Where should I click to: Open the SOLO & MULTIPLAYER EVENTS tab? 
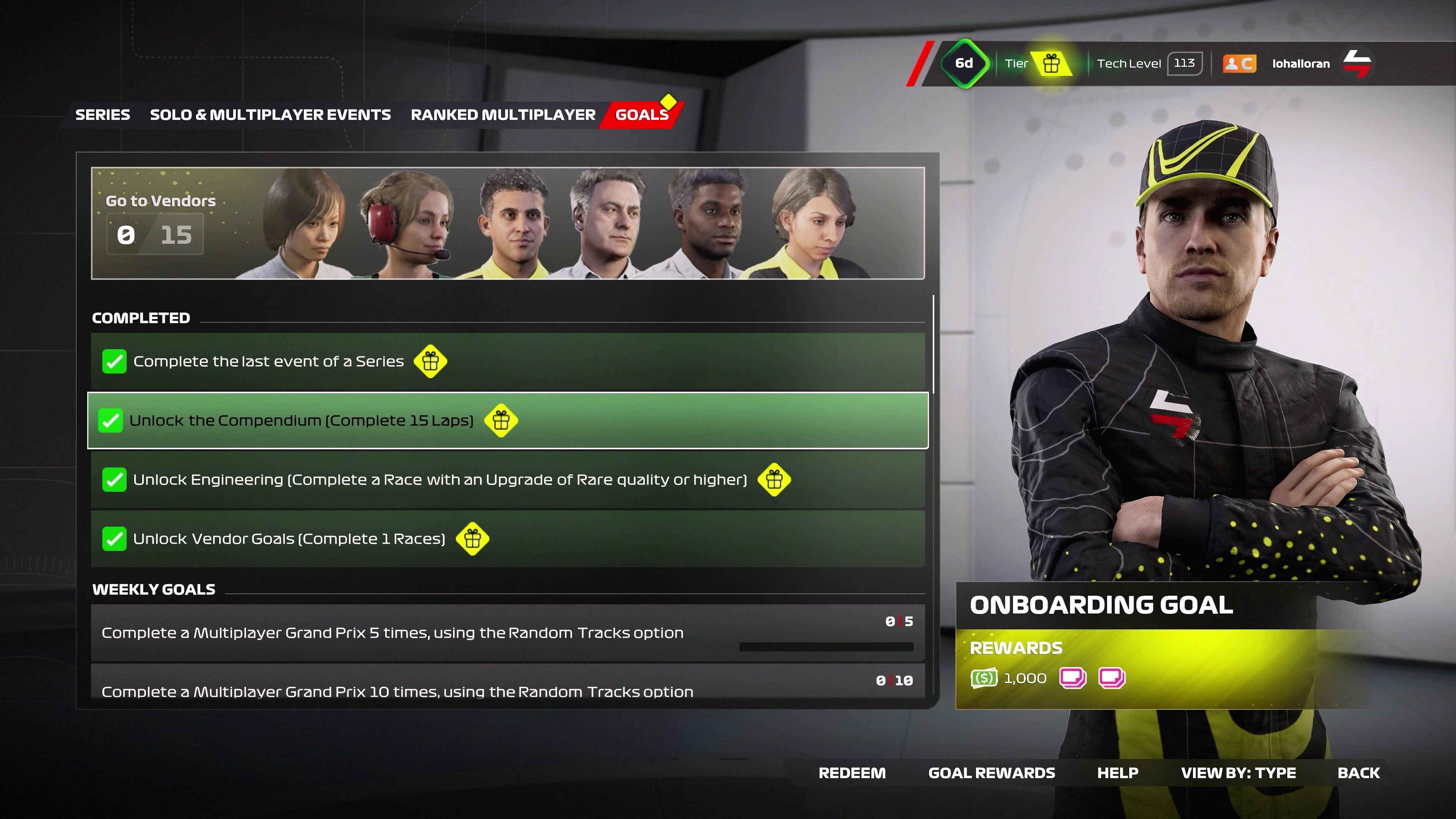270,114
